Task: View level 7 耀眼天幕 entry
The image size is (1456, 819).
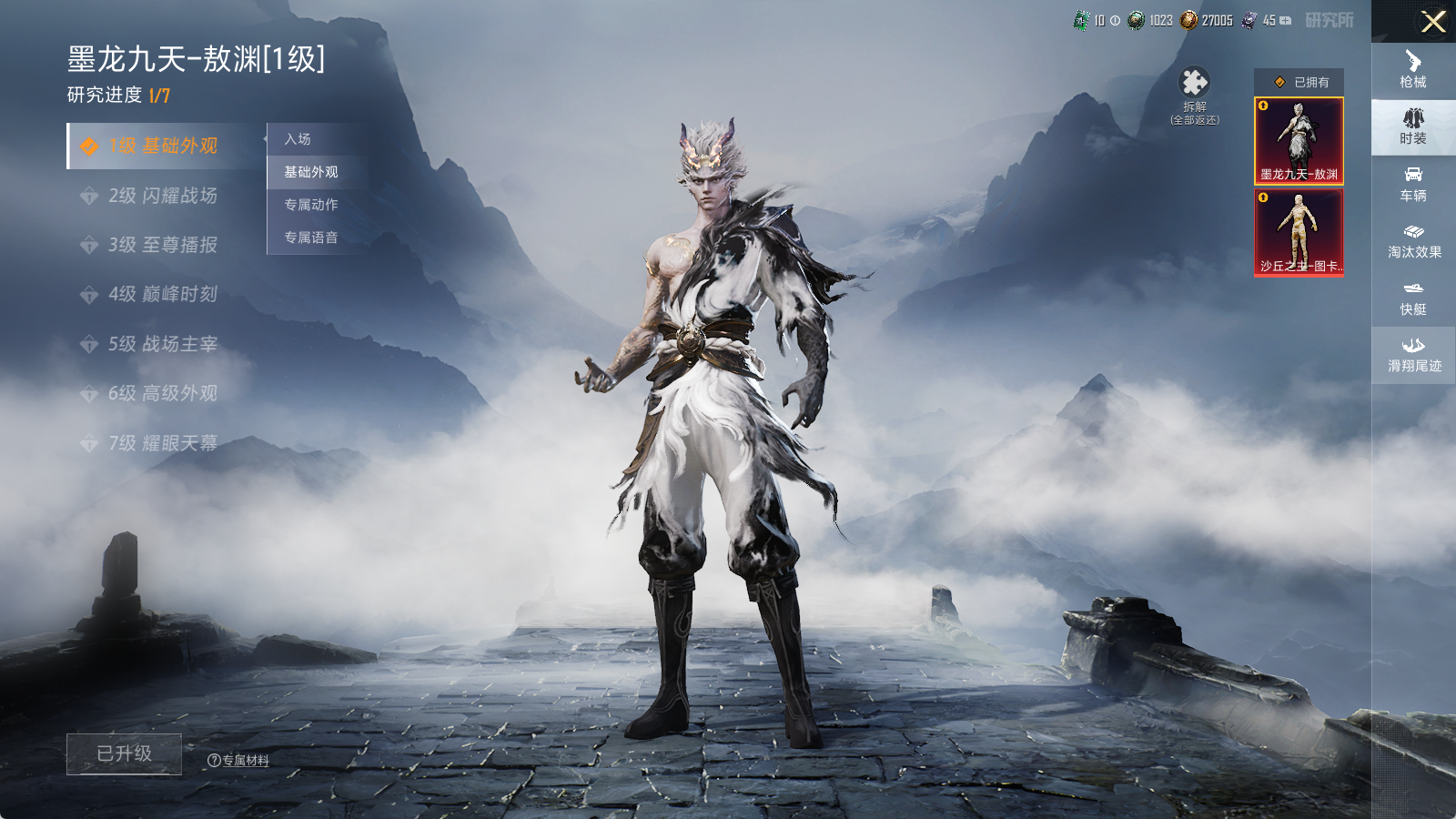Action: (x=163, y=443)
